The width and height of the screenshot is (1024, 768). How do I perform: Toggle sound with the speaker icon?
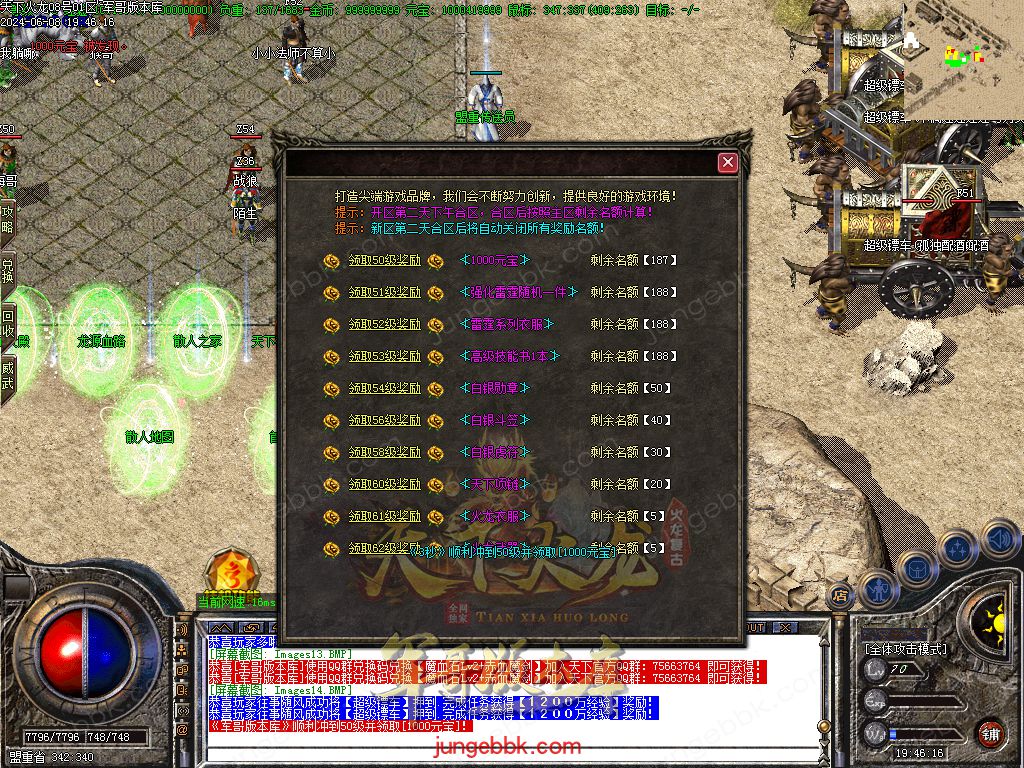coord(999,540)
